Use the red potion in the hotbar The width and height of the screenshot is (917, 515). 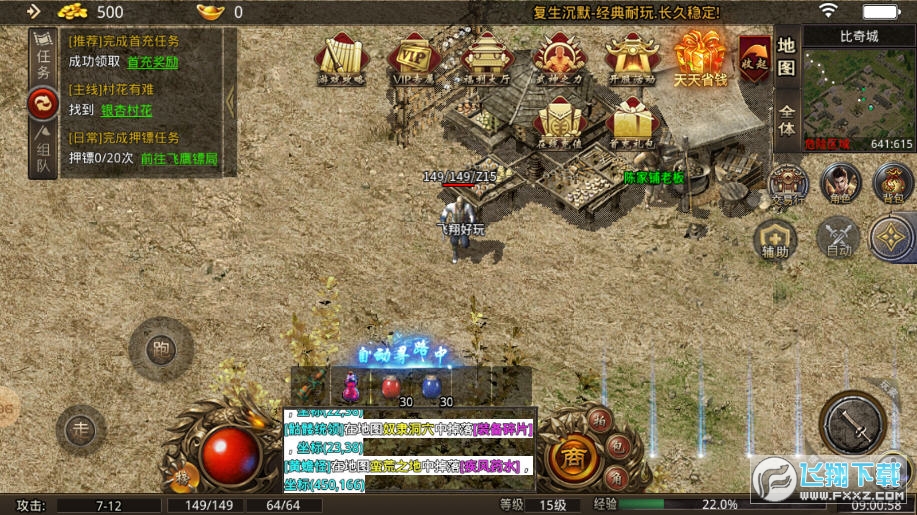coord(391,385)
